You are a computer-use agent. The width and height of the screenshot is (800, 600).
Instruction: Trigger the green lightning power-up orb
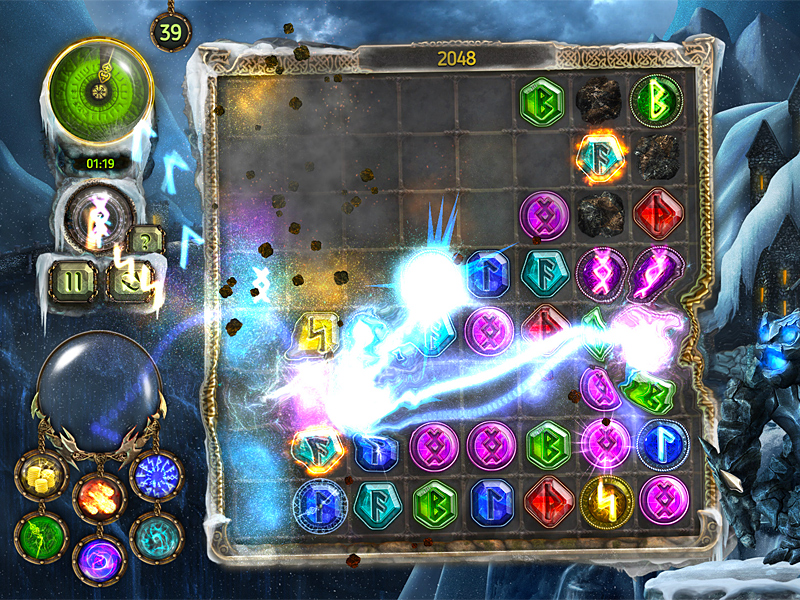[x=41, y=538]
